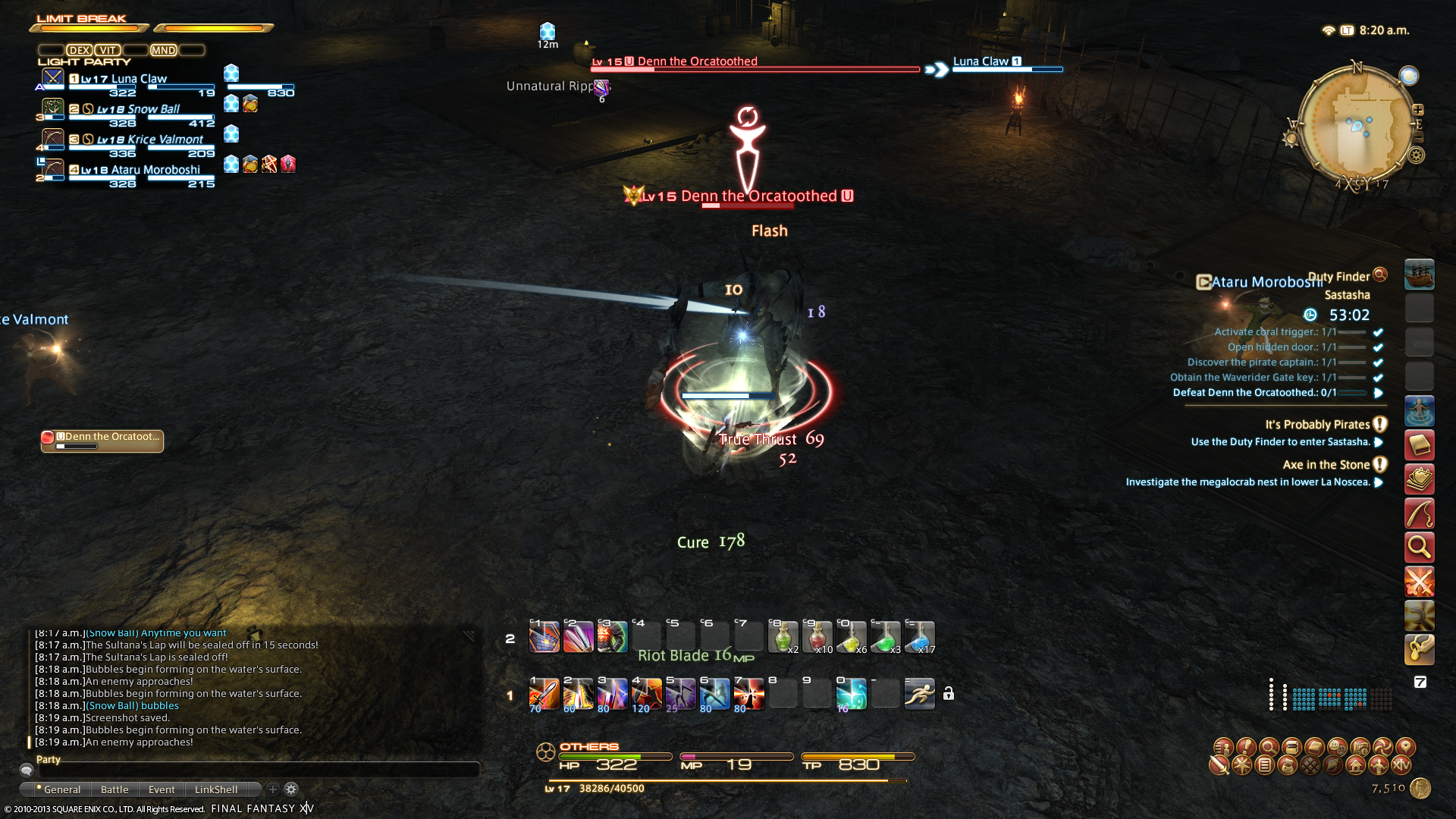The image size is (1456, 819).
Task: Open chat log settings gear
Action: click(291, 789)
